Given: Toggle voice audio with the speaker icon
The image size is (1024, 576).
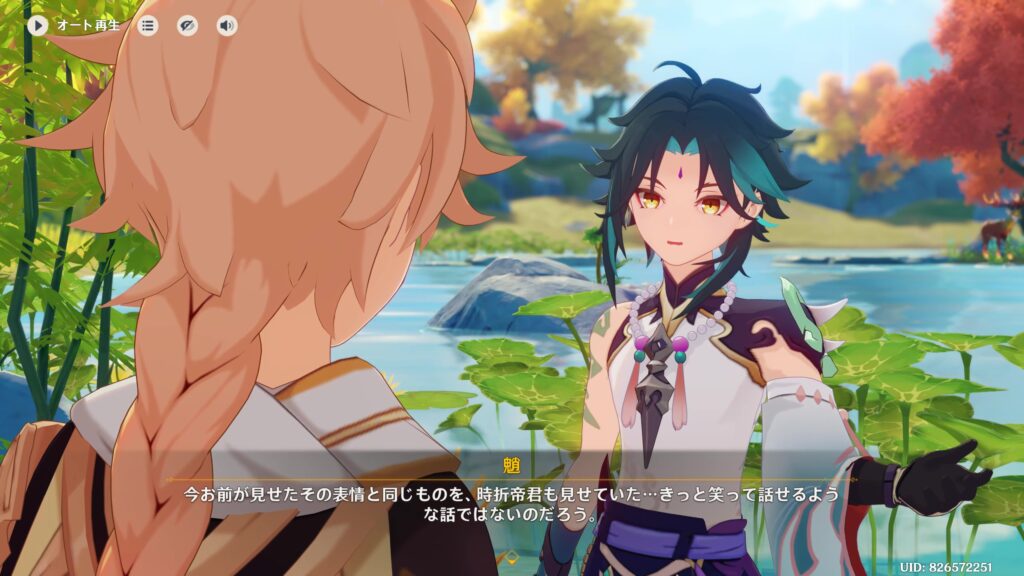Looking at the screenshot, I should 227,26.
